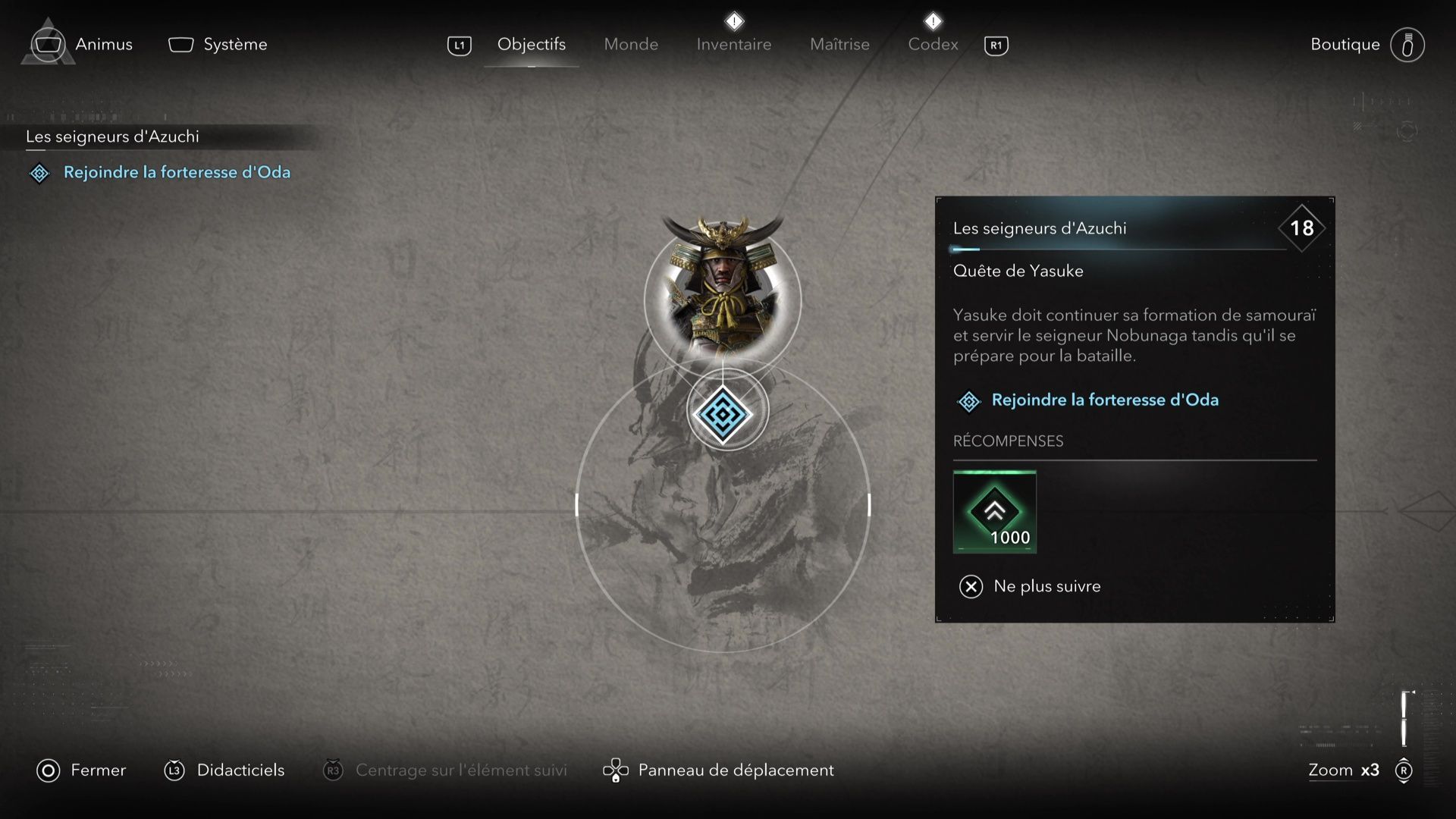
Task: Select the Maîtrise menu item
Action: 839,44
